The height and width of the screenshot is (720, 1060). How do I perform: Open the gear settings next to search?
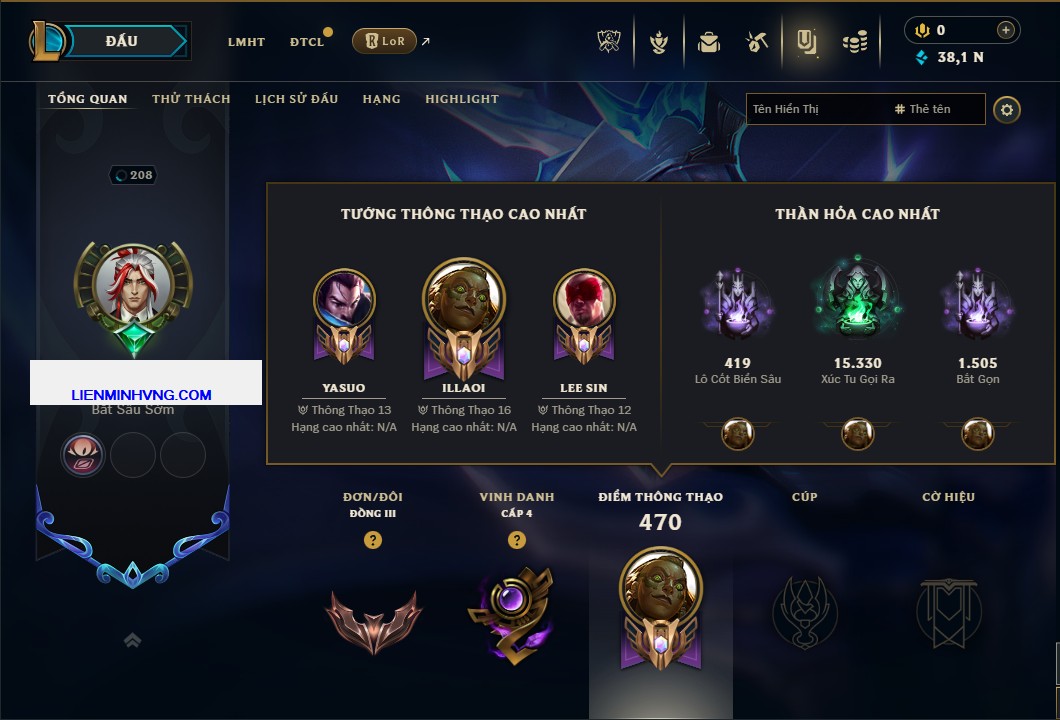pyautogui.click(x=1007, y=109)
